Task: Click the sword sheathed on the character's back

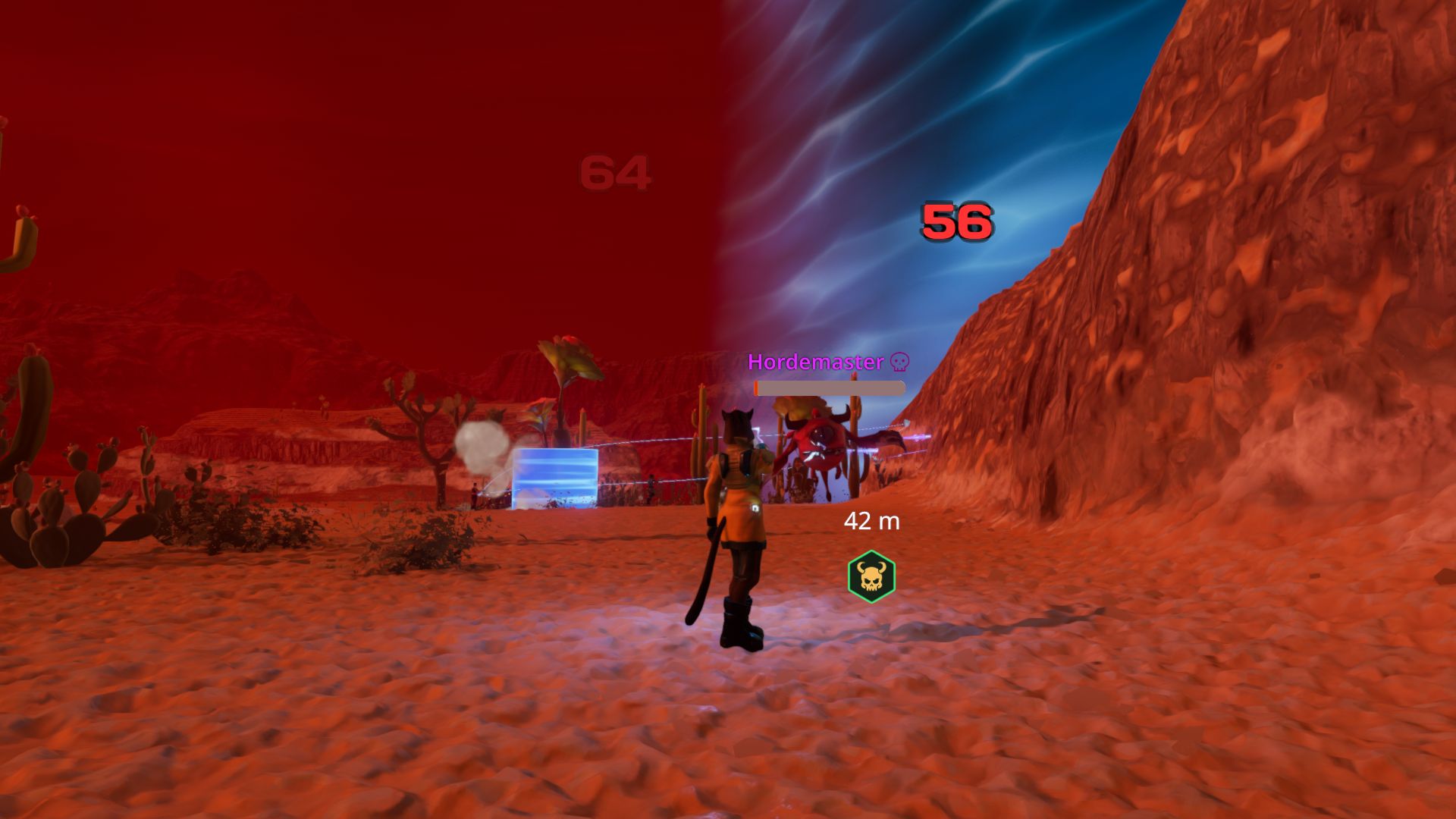Action: (709, 569)
